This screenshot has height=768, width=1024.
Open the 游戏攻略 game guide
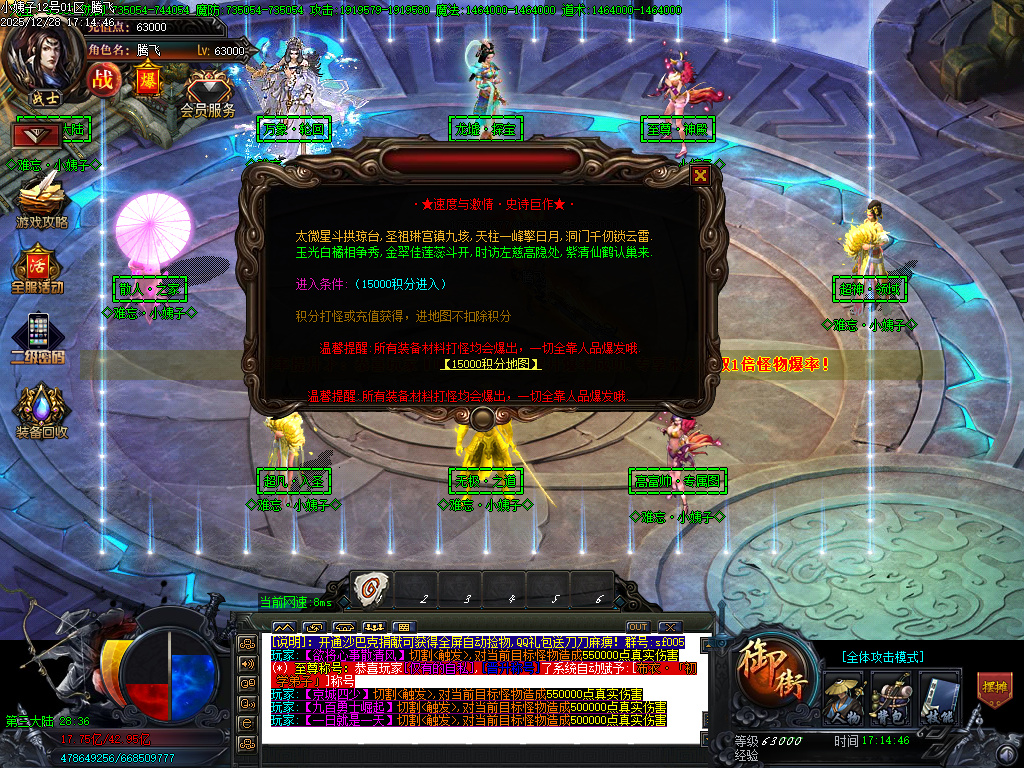coord(41,198)
